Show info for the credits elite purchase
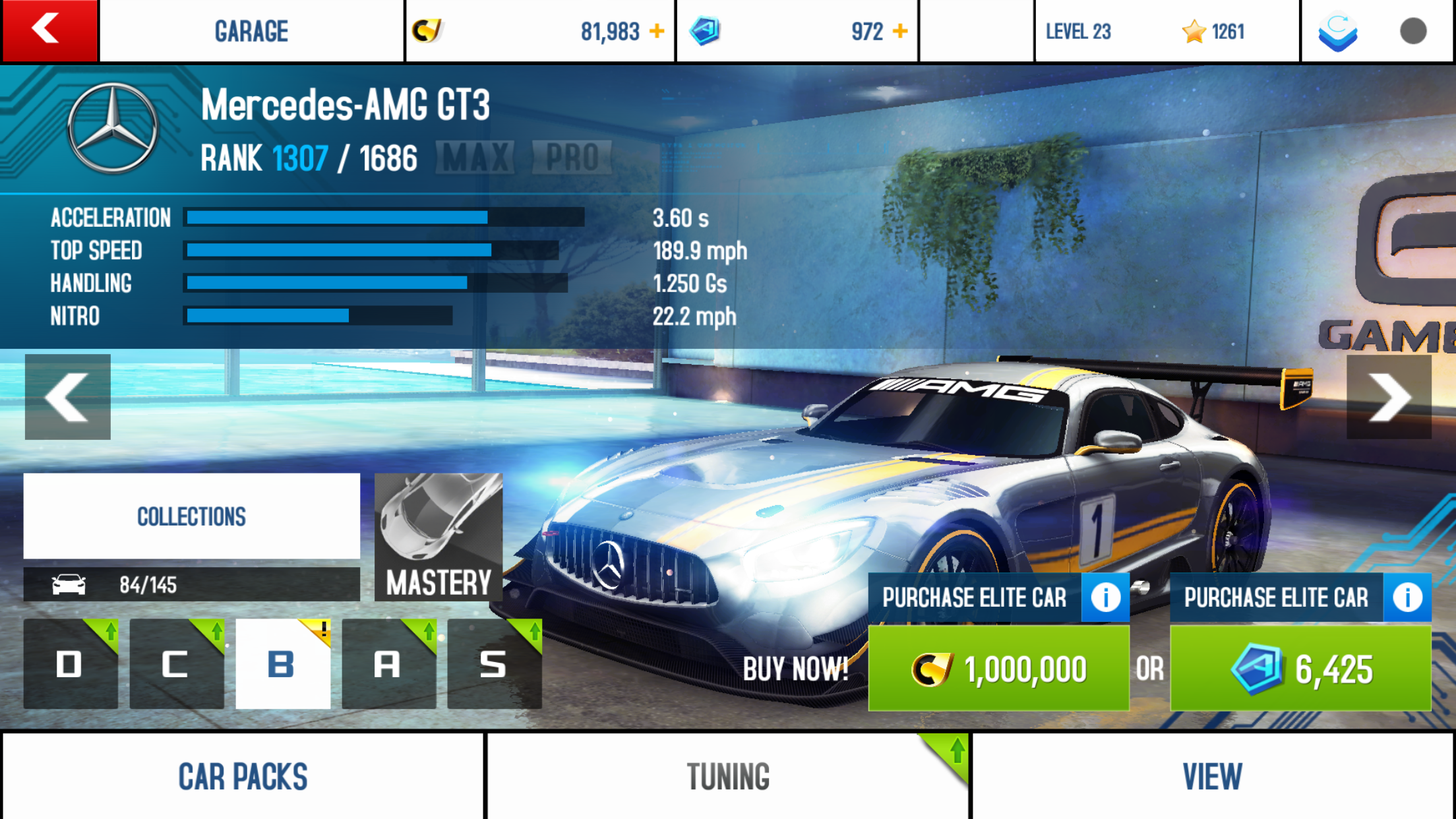Image resolution: width=1456 pixels, height=819 pixels. click(1105, 597)
